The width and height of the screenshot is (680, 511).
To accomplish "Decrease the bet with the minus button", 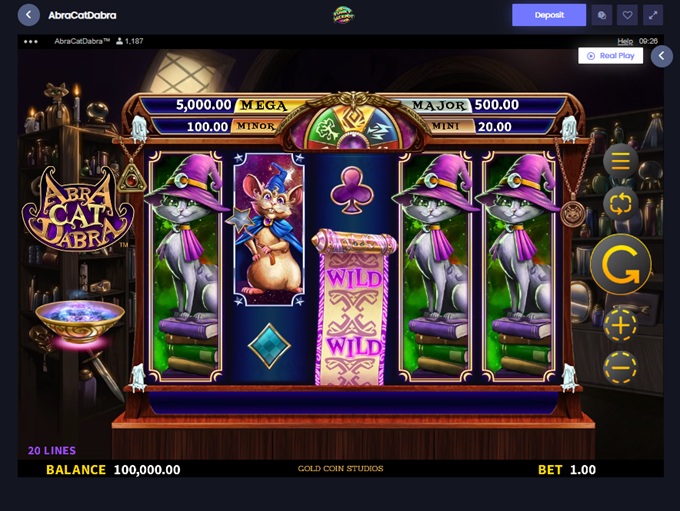I will click(620, 367).
